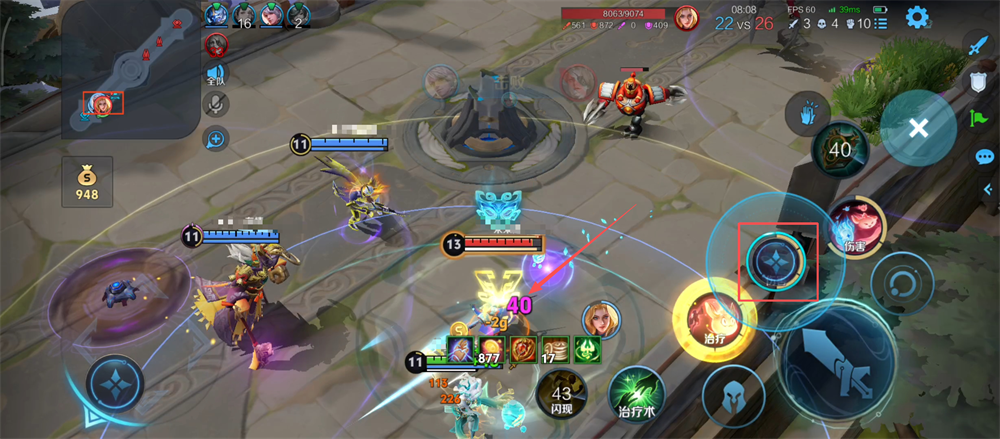Image resolution: width=1000 pixels, height=439 pixels.
Task: Open the quick chat bubble with plus sign
Action: click(215, 138)
